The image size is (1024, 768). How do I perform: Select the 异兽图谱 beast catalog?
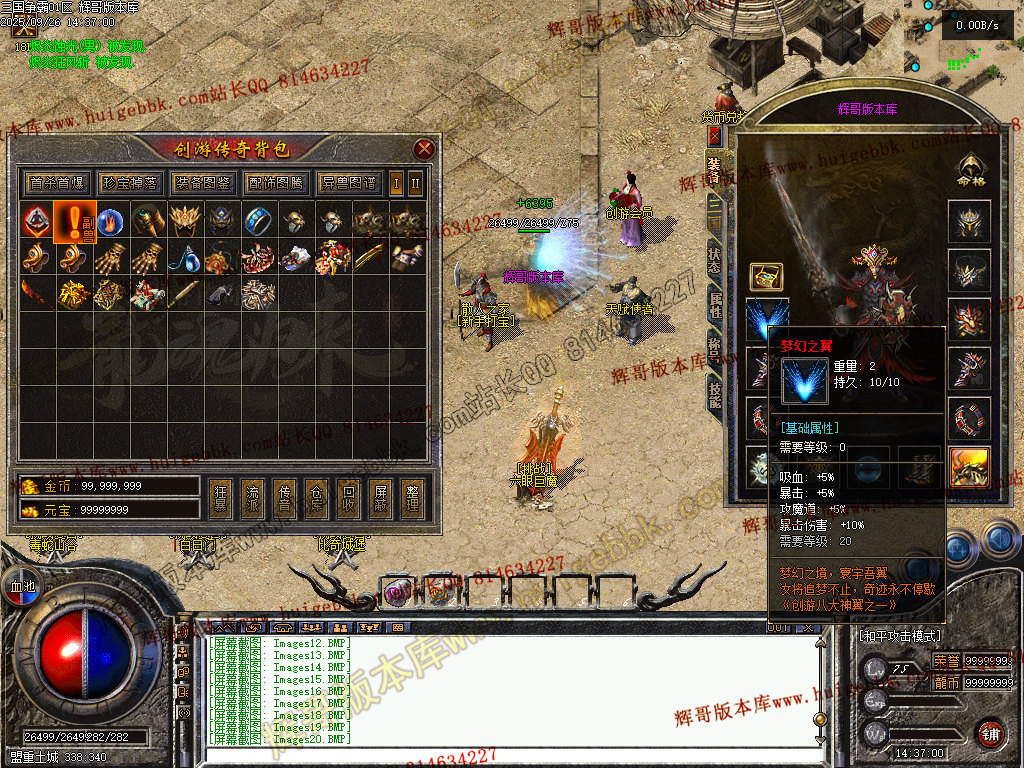(x=349, y=183)
